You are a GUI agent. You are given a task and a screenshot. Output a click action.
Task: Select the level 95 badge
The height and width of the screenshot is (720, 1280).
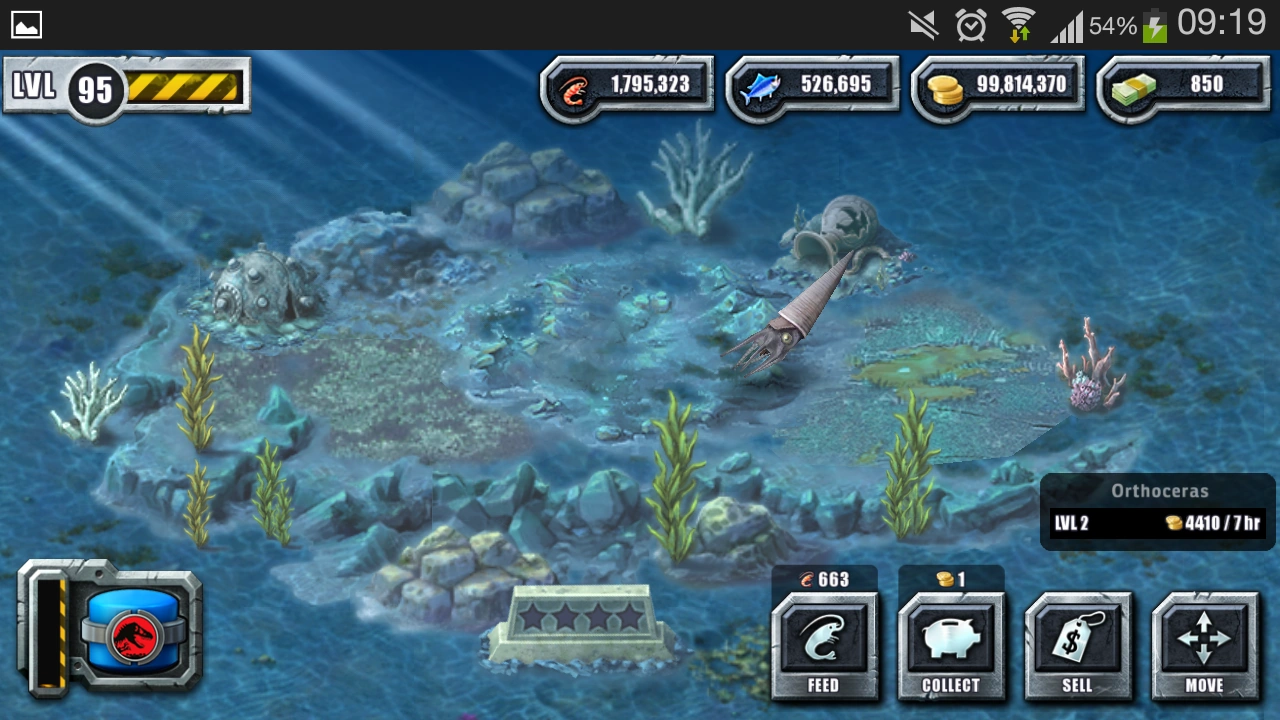click(x=95, y=90)
